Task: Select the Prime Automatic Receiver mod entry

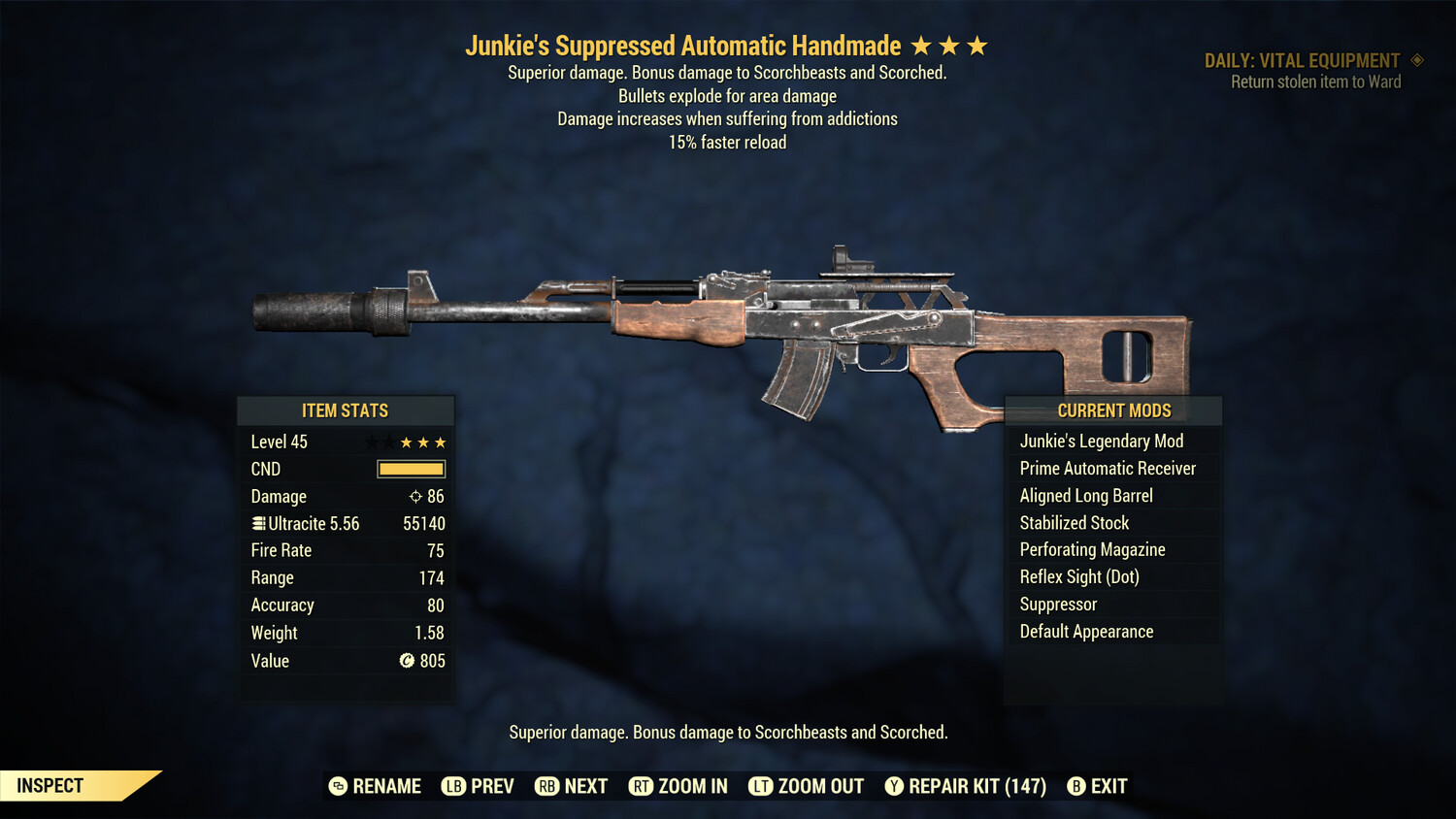Action: pyautogui.click(x=1108, y=468)
